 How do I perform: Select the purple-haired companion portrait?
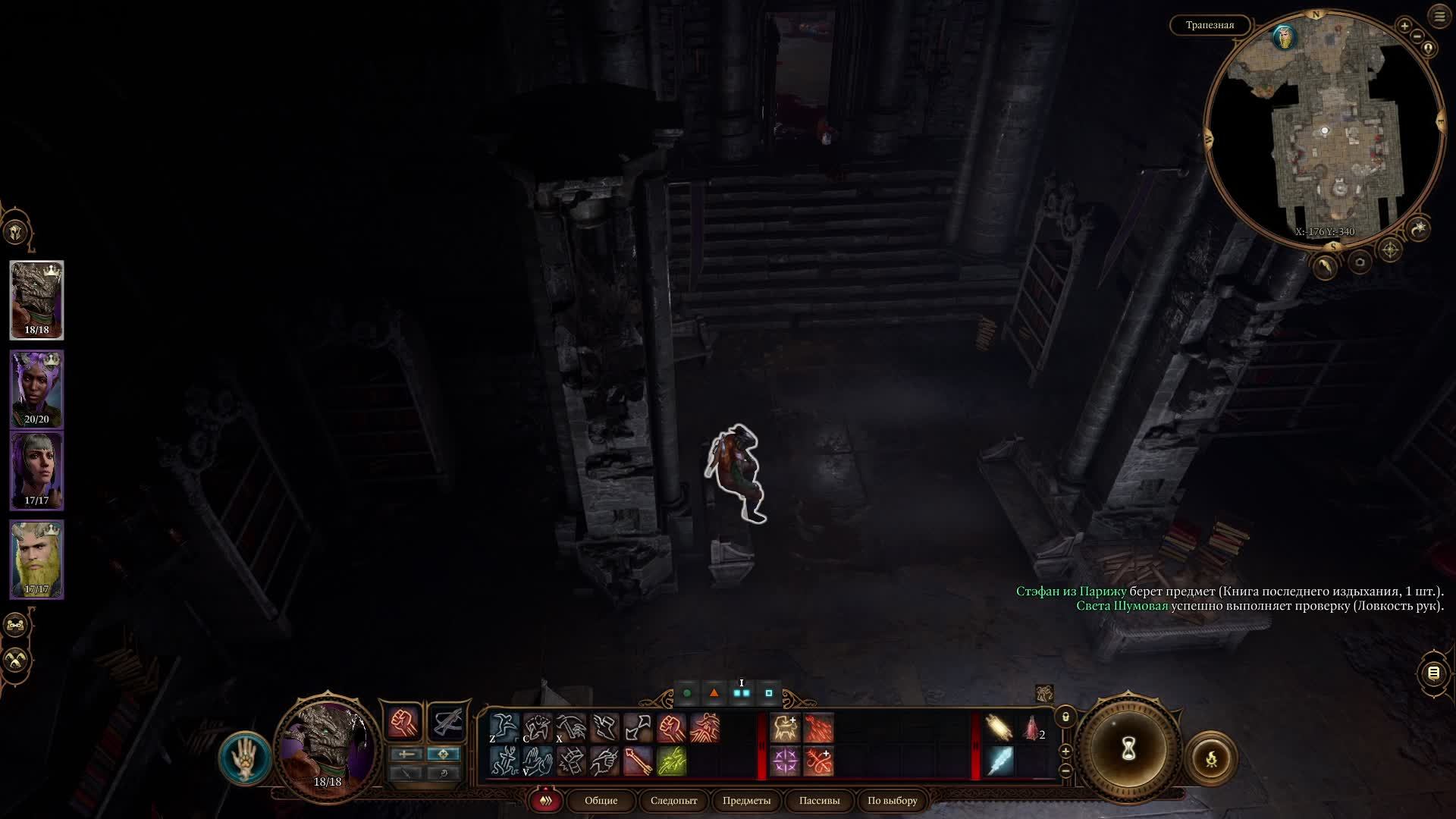coord(36,388)
